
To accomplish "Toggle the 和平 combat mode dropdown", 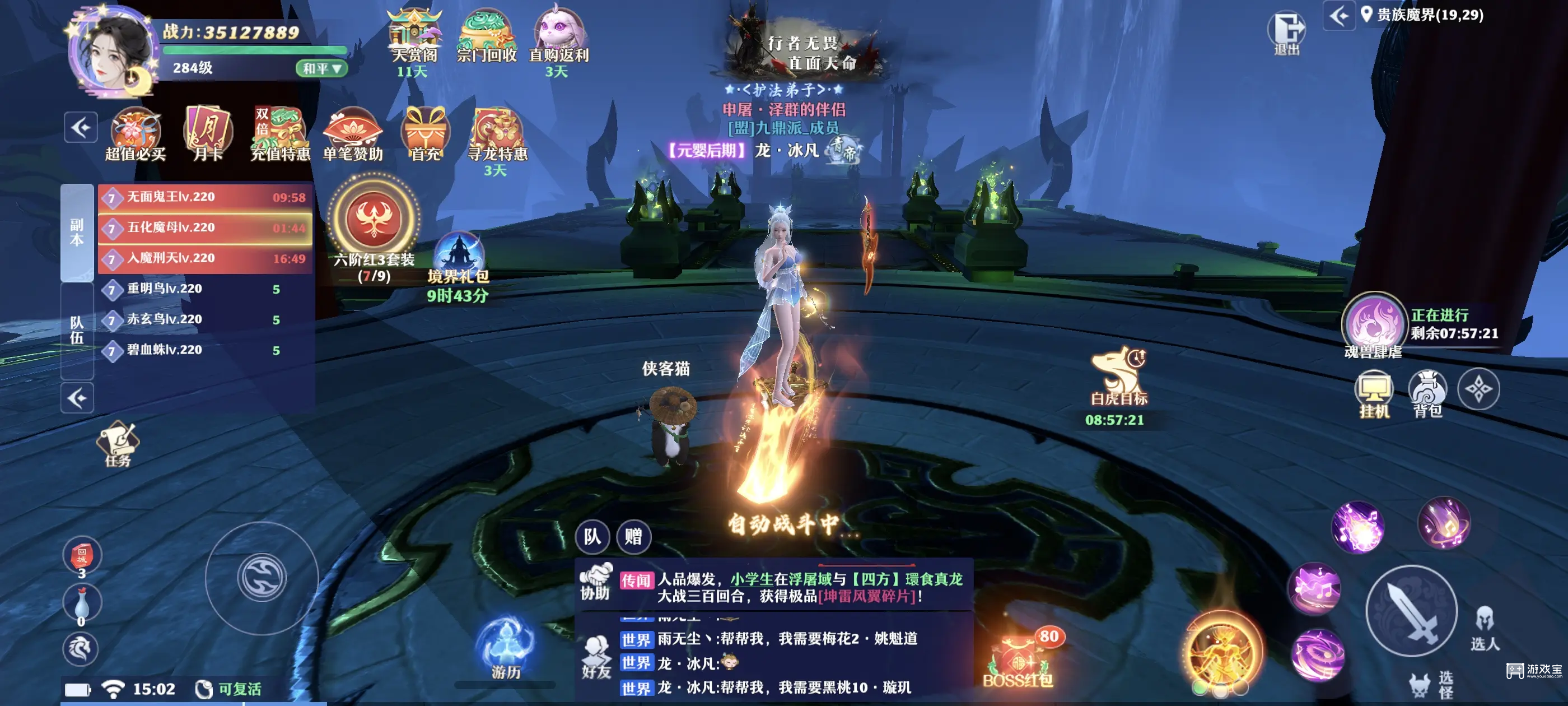I will 321,68.
